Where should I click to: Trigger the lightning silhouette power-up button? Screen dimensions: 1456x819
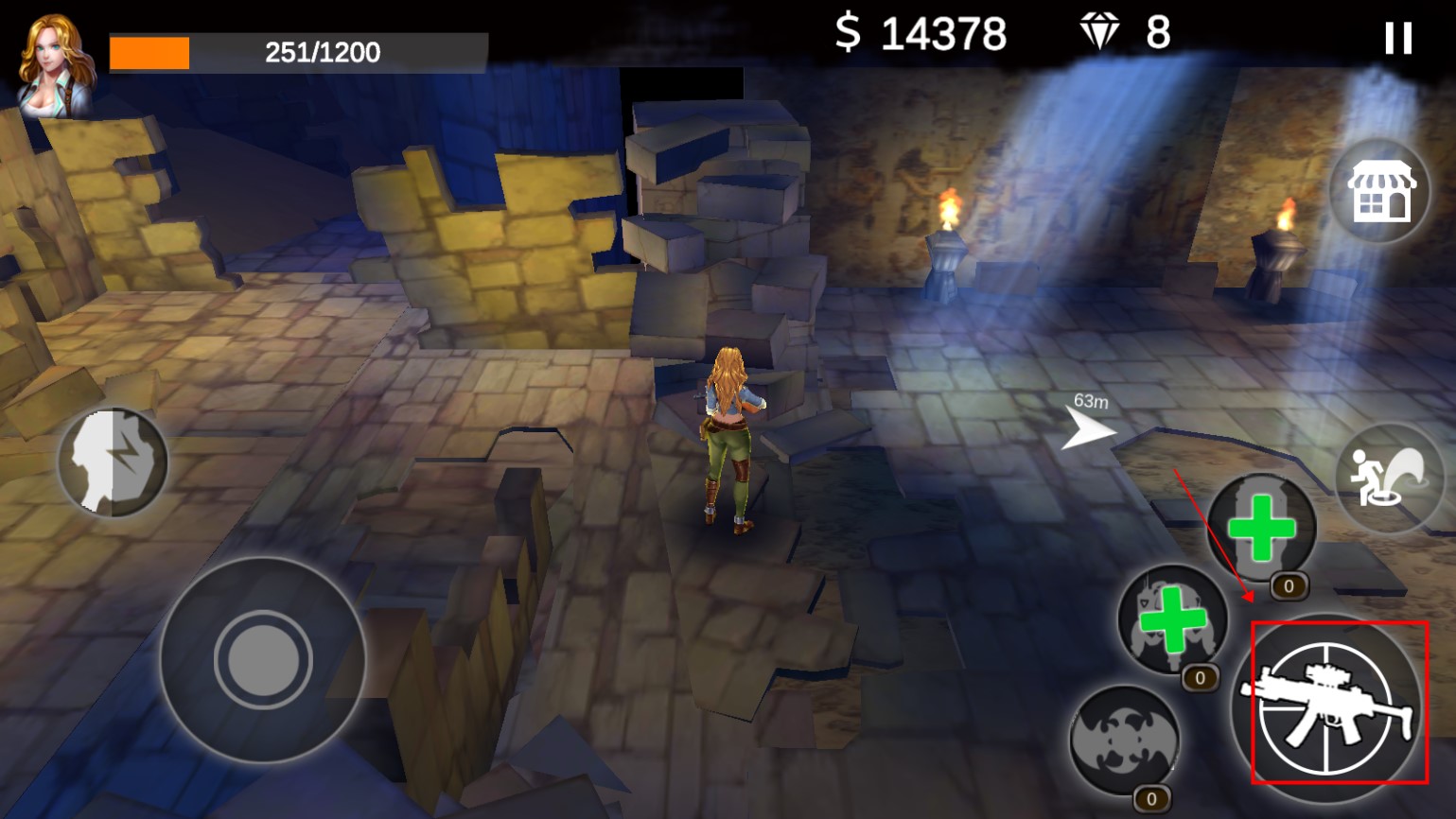[113, 462]
